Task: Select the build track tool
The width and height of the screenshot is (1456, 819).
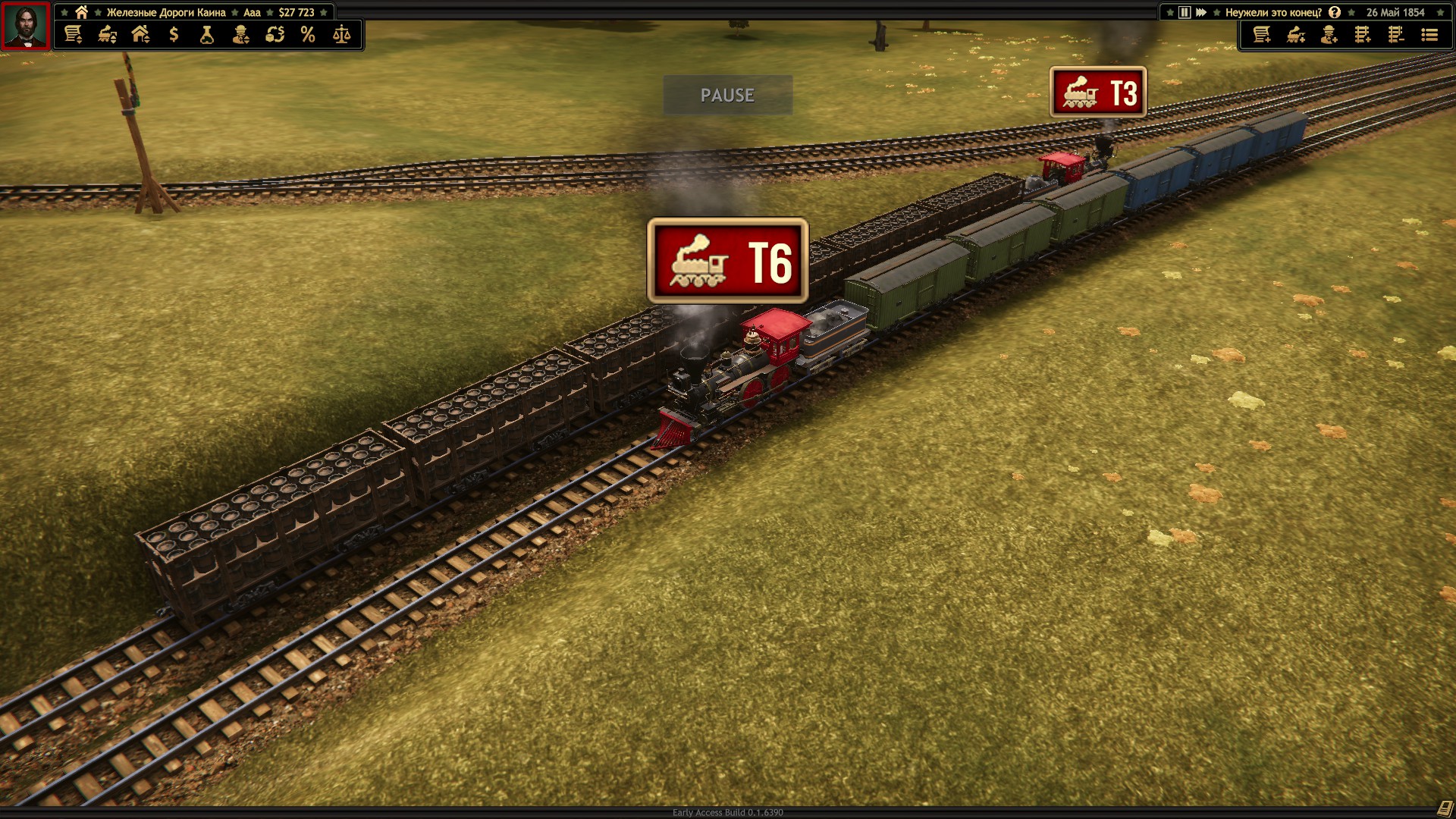Action: point(1363,35)
